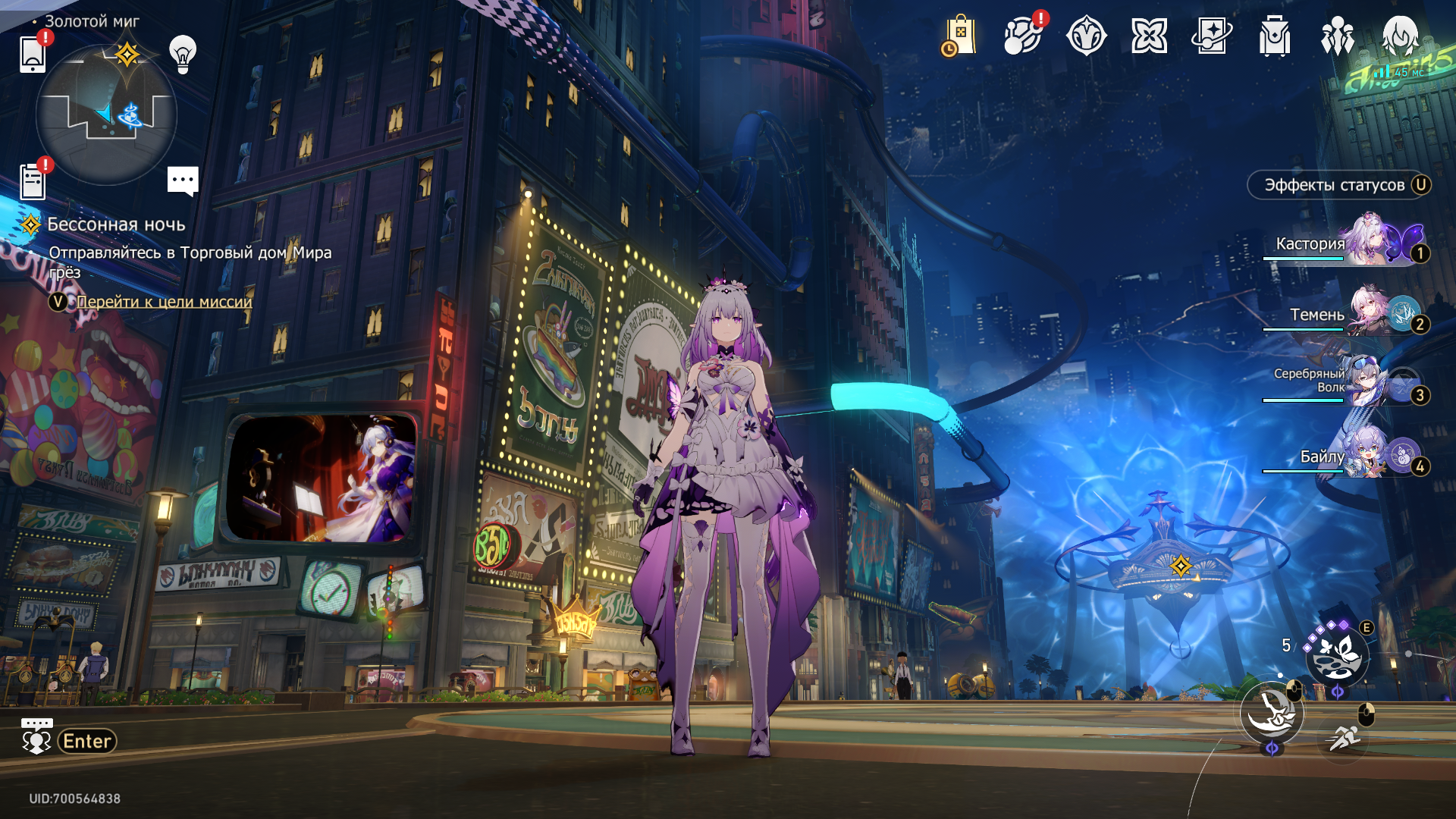This screenshot has height=819, width=1456.
Task: Open the shop bag icon
Action: point(959,36)
